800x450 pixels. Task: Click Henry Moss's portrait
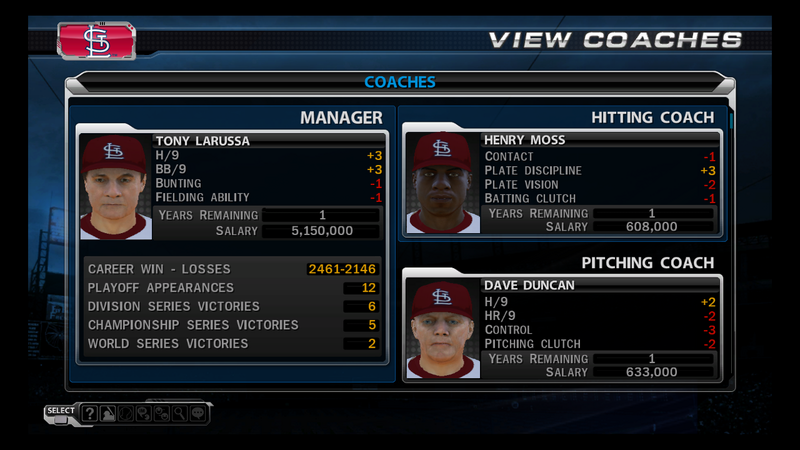441,181
